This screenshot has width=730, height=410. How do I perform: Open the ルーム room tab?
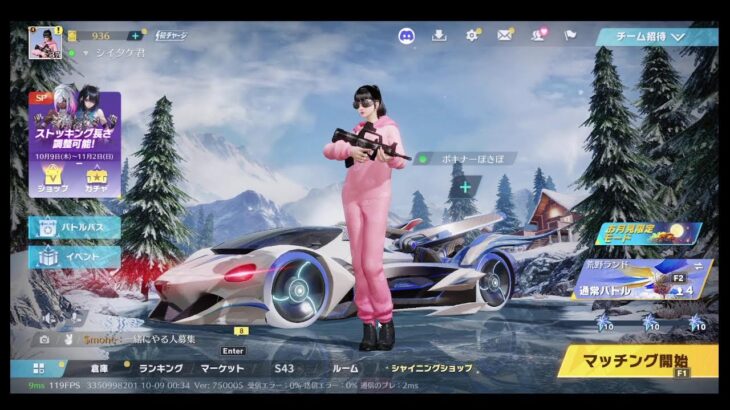[x=344, y=368]
